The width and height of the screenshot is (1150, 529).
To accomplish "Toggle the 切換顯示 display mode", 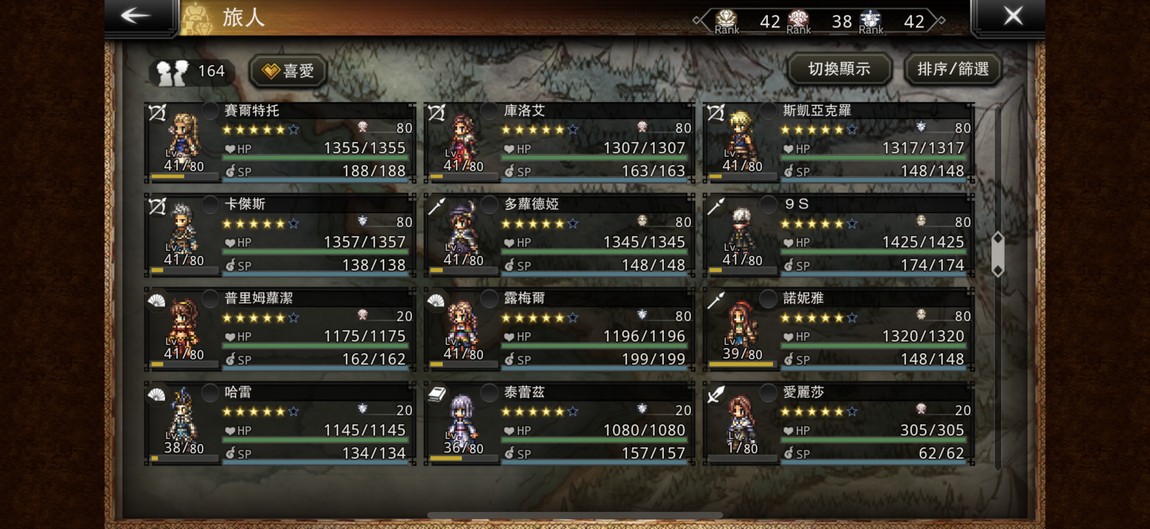I will click(x=838, y=69).
